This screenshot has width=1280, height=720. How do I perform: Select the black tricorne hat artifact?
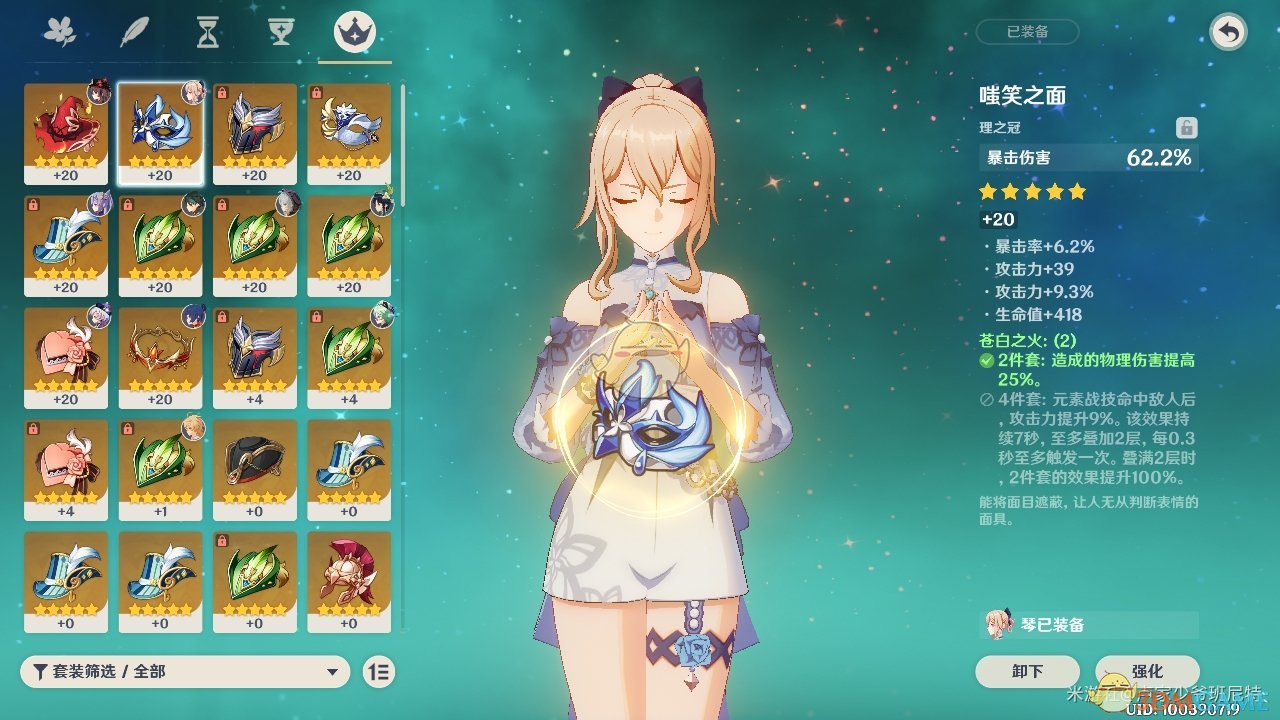pos(254,469)
